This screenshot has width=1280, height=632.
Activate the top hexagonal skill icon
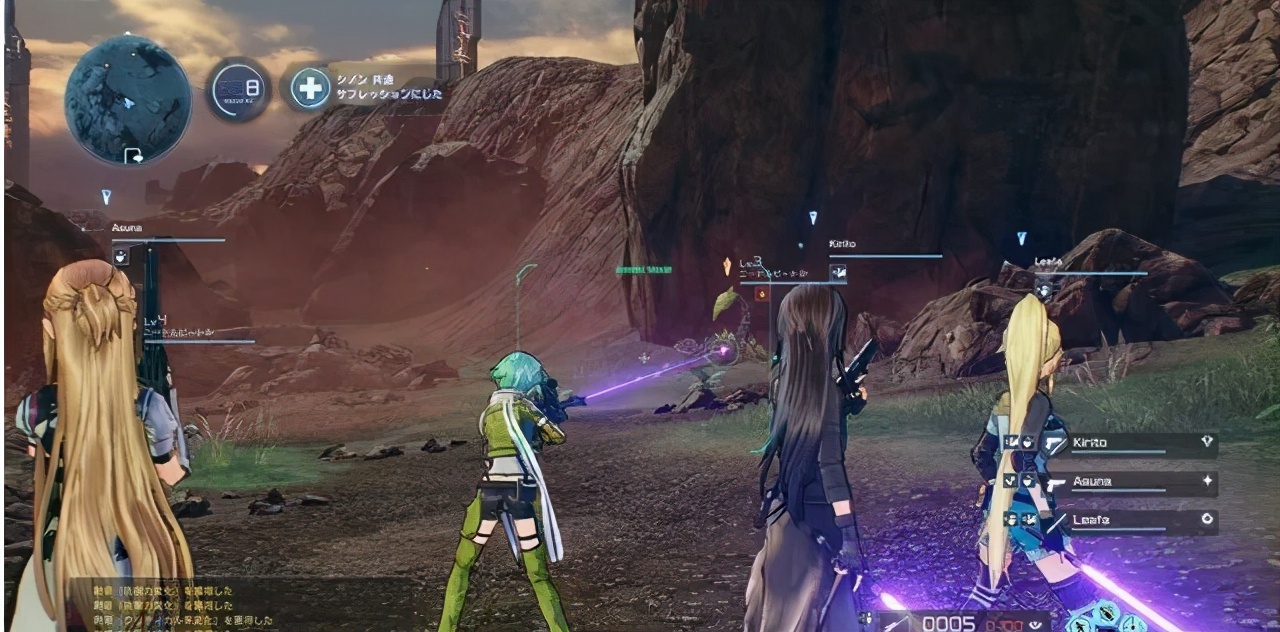(1105, 612)
